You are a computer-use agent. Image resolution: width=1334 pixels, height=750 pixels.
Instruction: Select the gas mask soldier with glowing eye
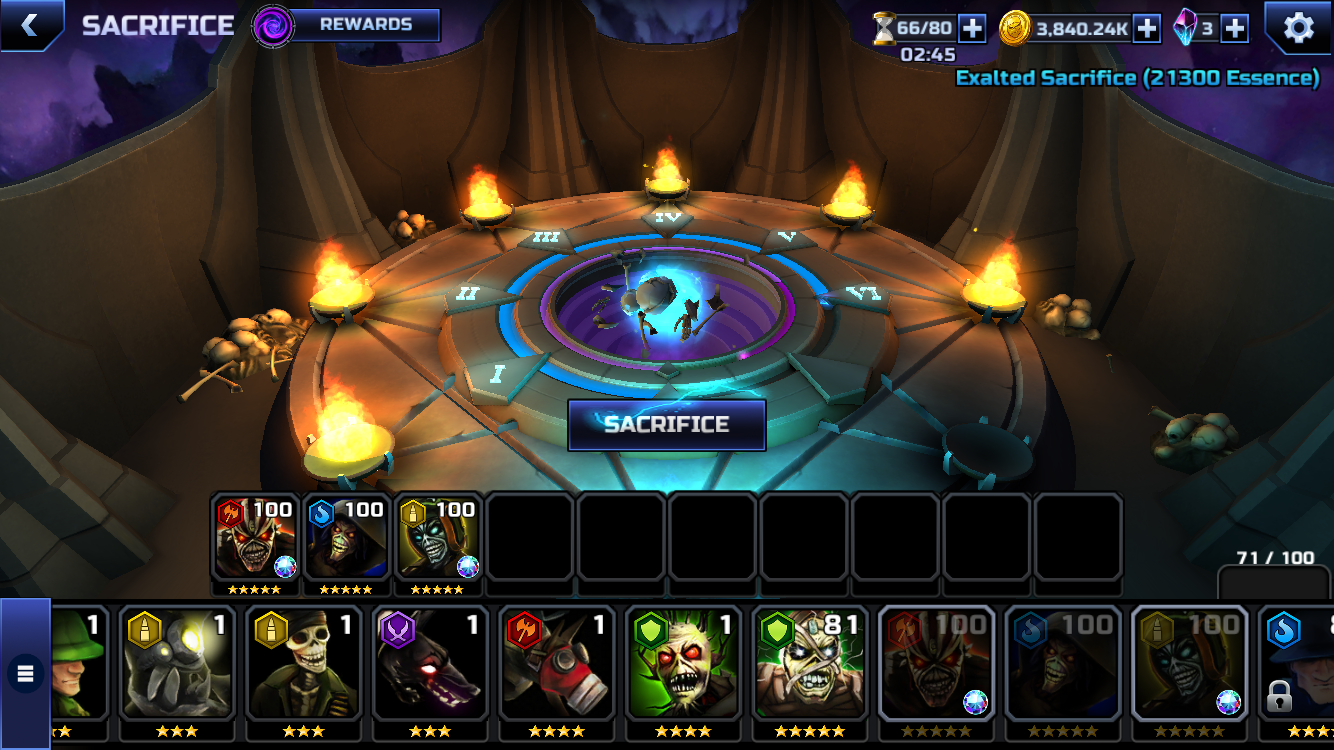177,663
